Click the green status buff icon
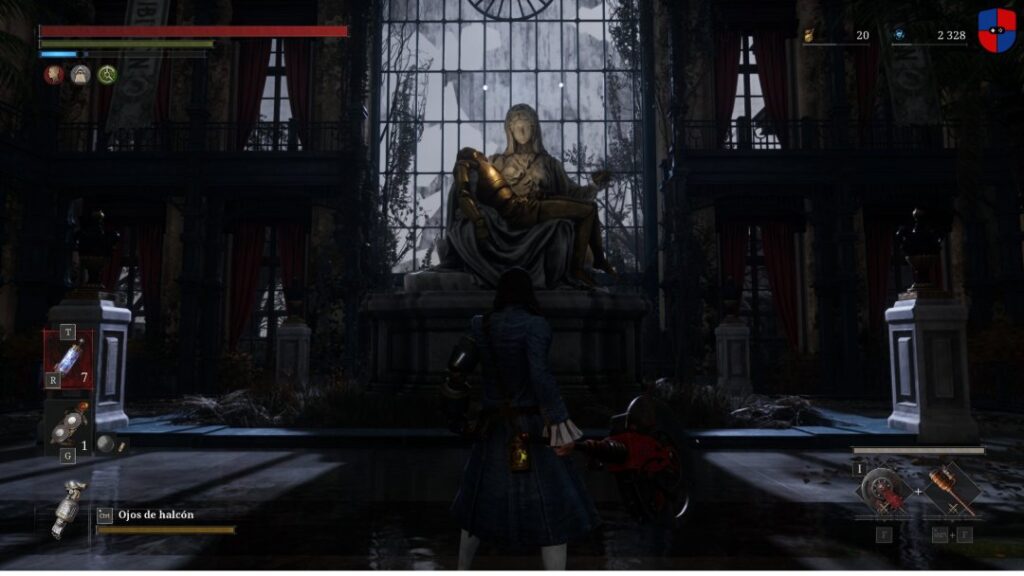This screenshot has height=576, width=1024. point(107,74)
